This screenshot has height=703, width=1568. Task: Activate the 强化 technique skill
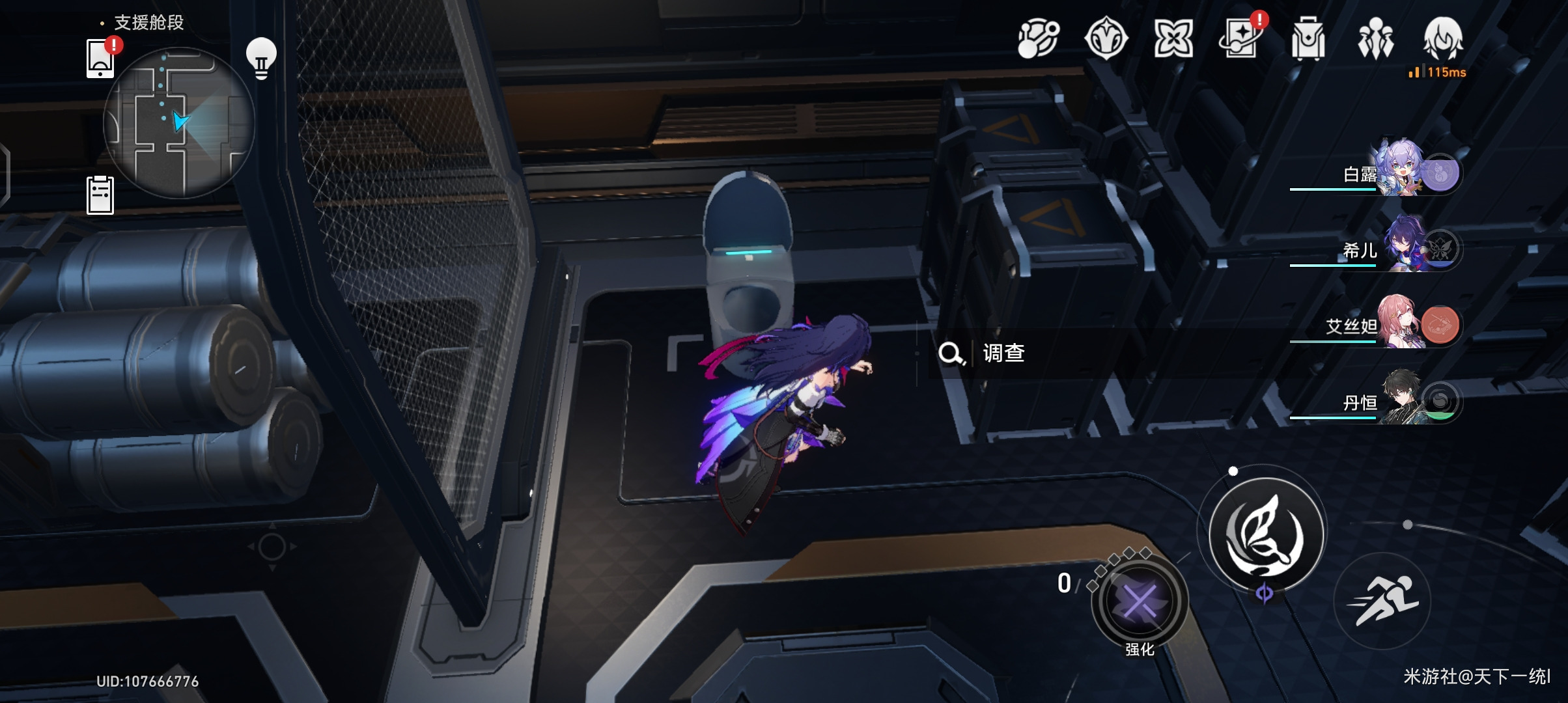point(1140,602)
